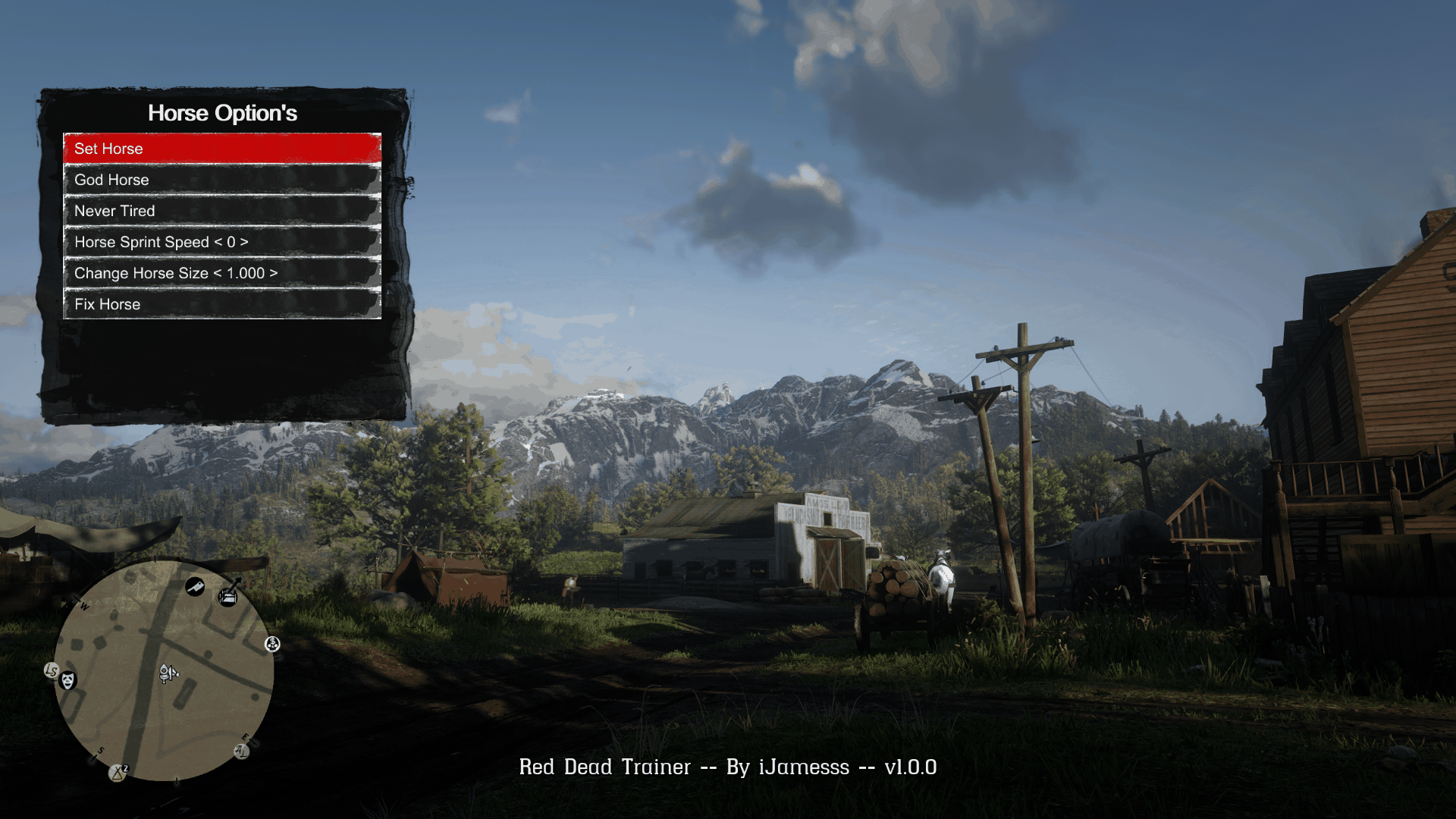Increase the Horse Sprint Speed value
This screenshot has width=1456, height=819.
220,242
